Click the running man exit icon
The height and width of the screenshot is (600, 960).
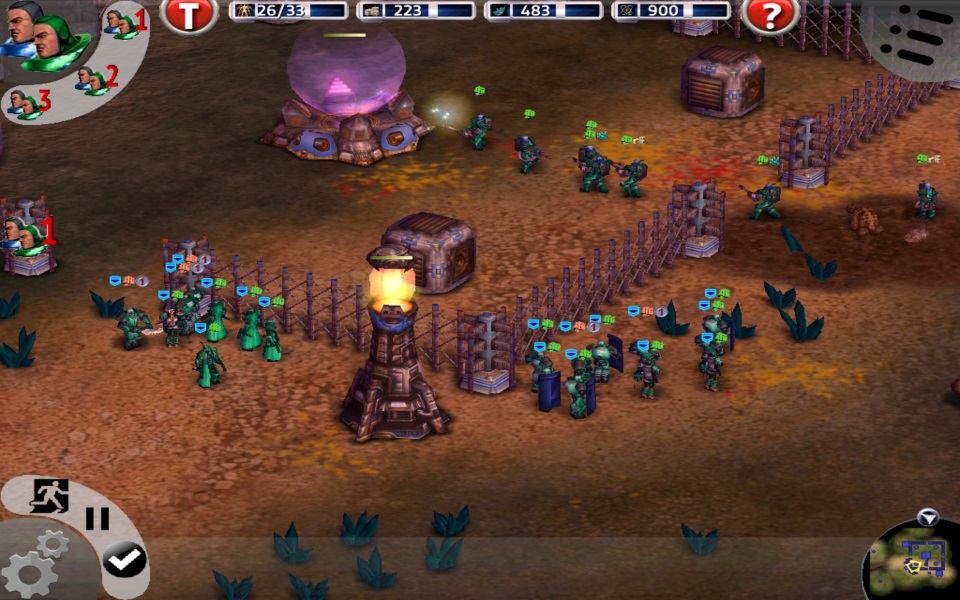point(48,495)
